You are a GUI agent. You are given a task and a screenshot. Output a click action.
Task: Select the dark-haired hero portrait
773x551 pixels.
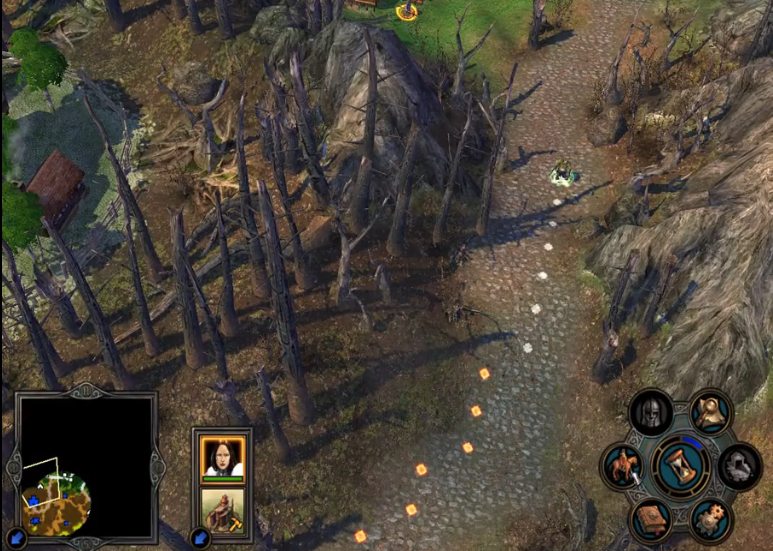pyautogui.click(x=222, y=456)
